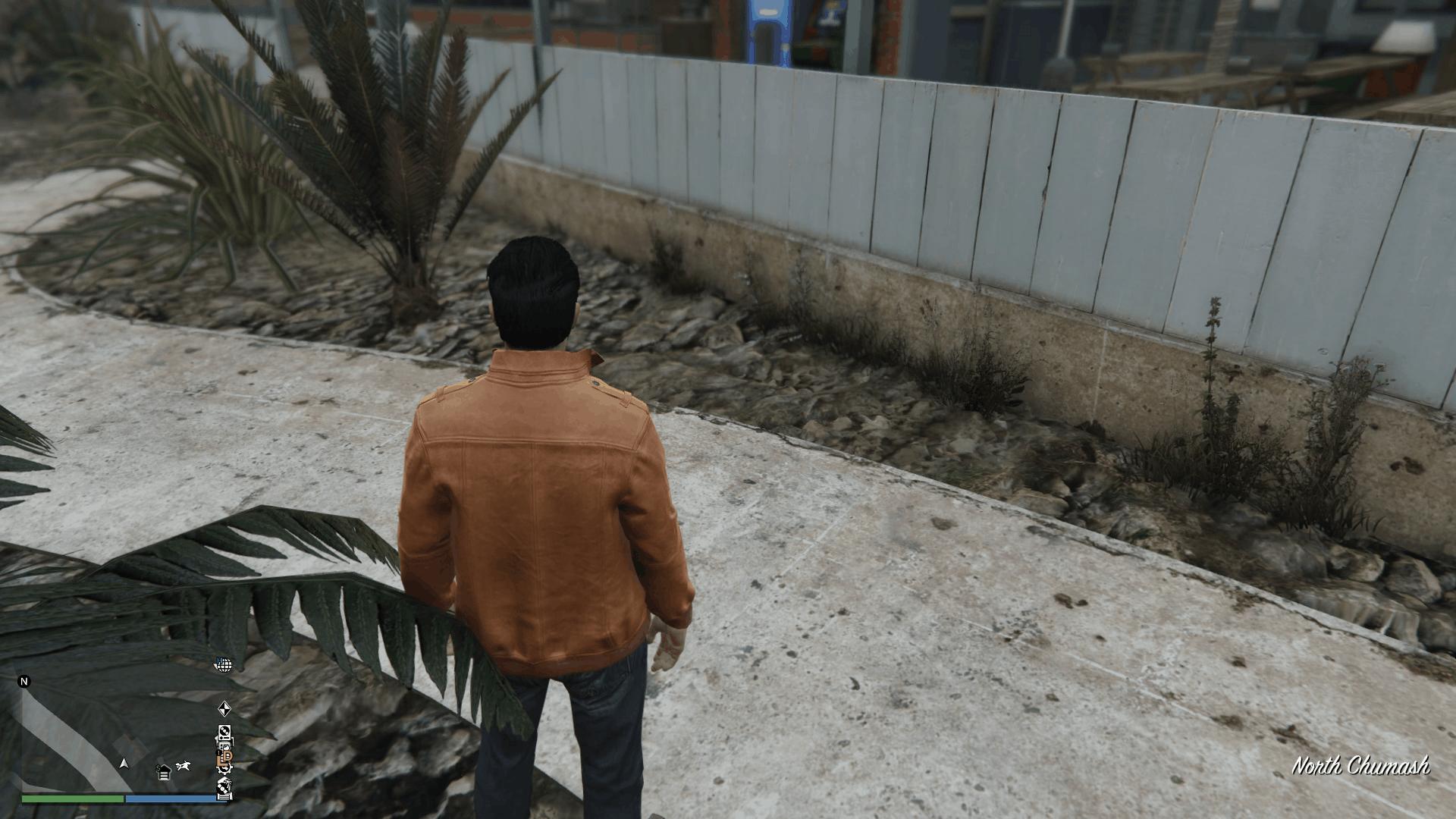Click the green health bar
The image size is (1456, 819).
[x=73, y=800]
